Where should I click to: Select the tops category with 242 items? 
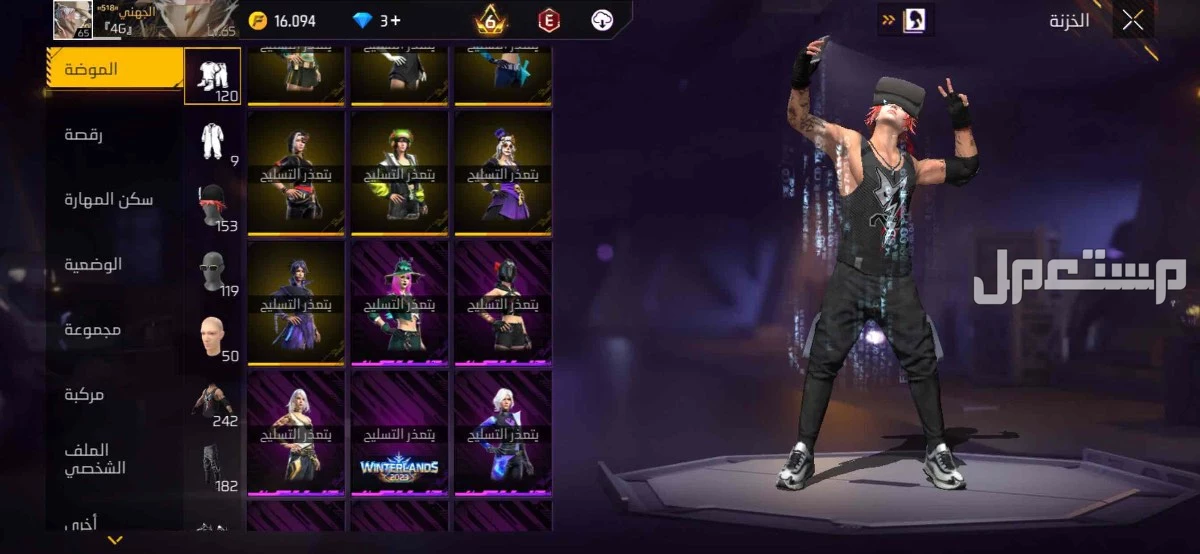point(212,400)
